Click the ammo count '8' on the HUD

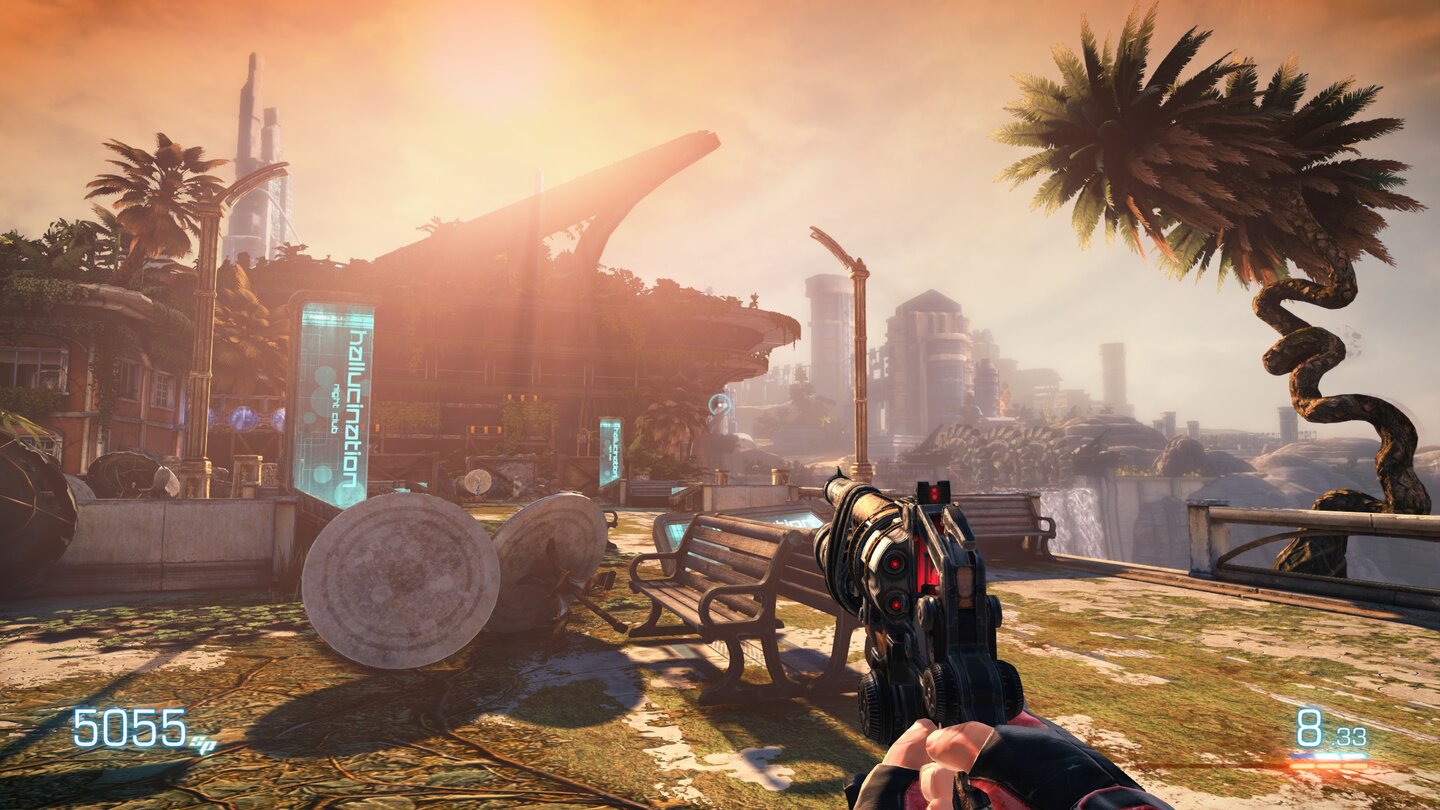(x=1311, y=727)
